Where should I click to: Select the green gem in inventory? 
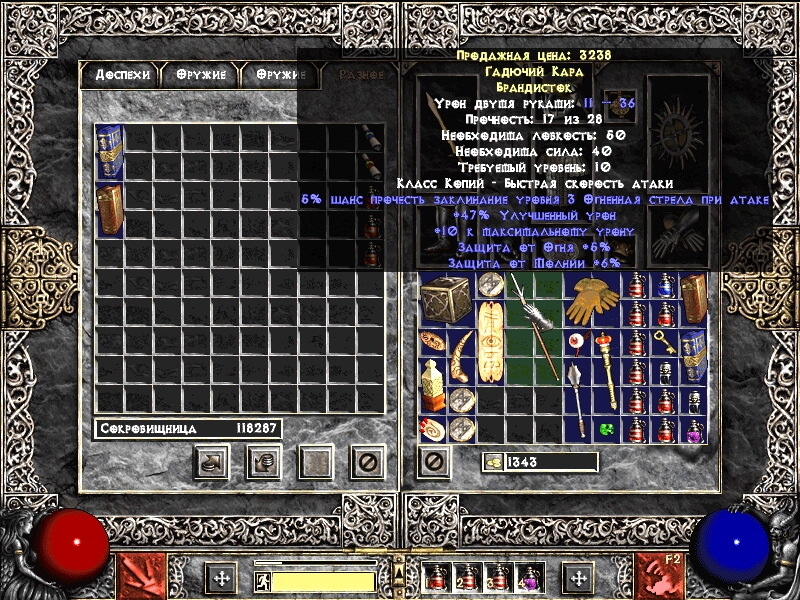(x=606, y=430)
